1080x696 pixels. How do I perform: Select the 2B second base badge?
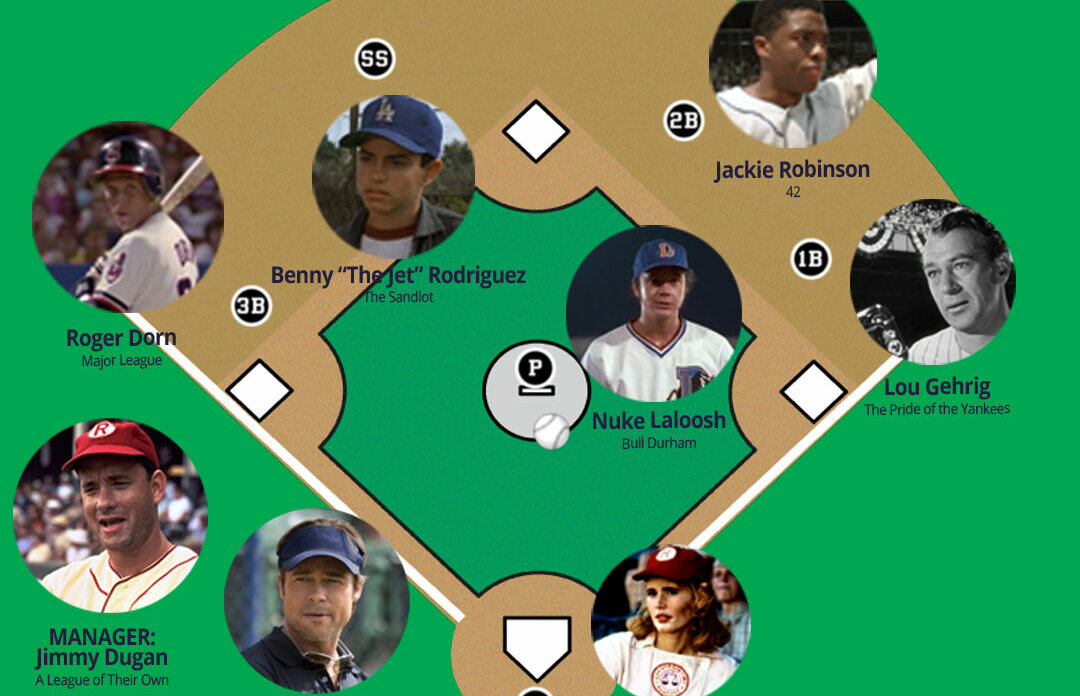click(684, 122)
